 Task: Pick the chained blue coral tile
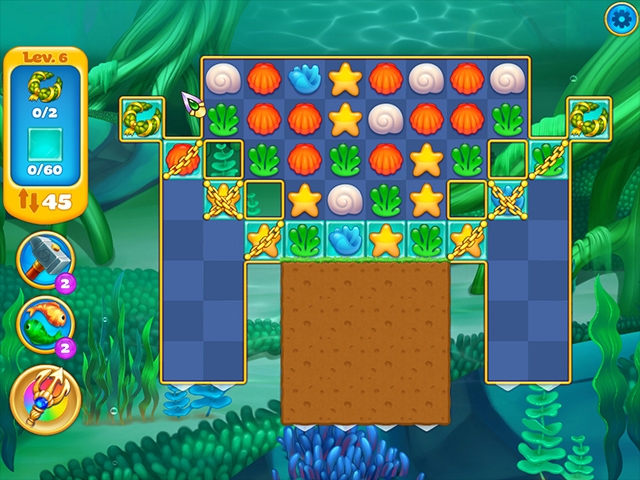507,197
